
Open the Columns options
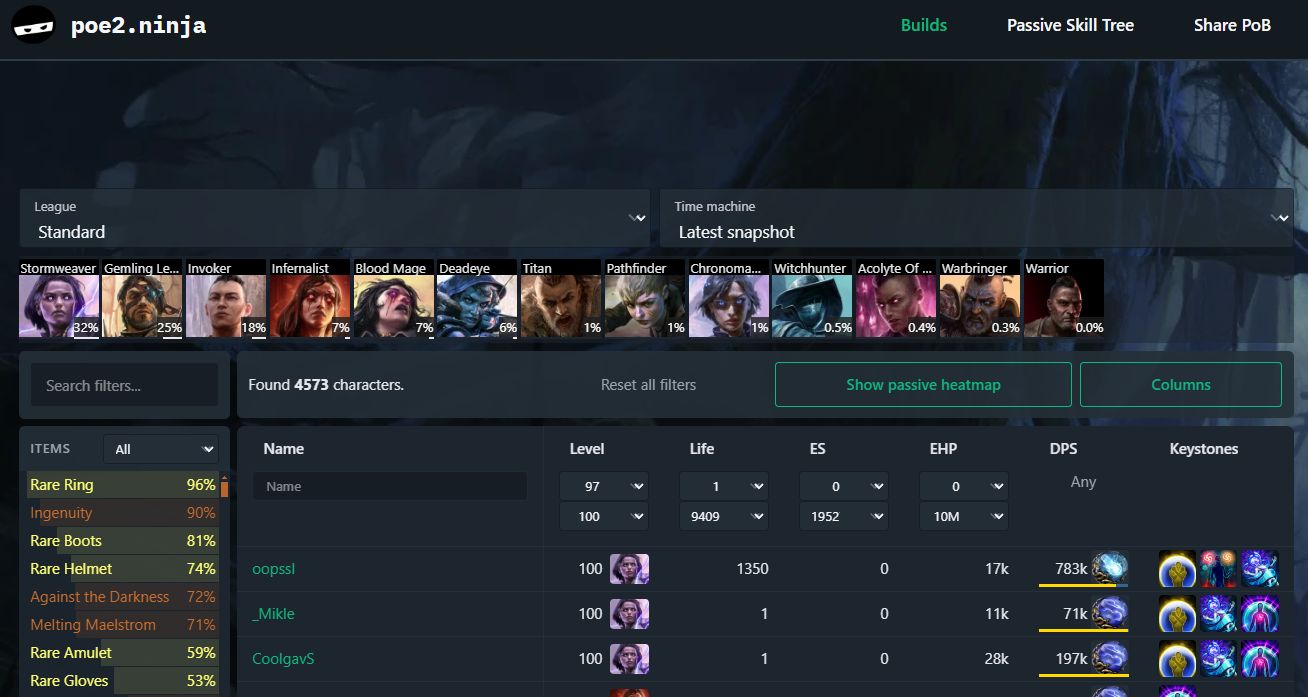1180,385
